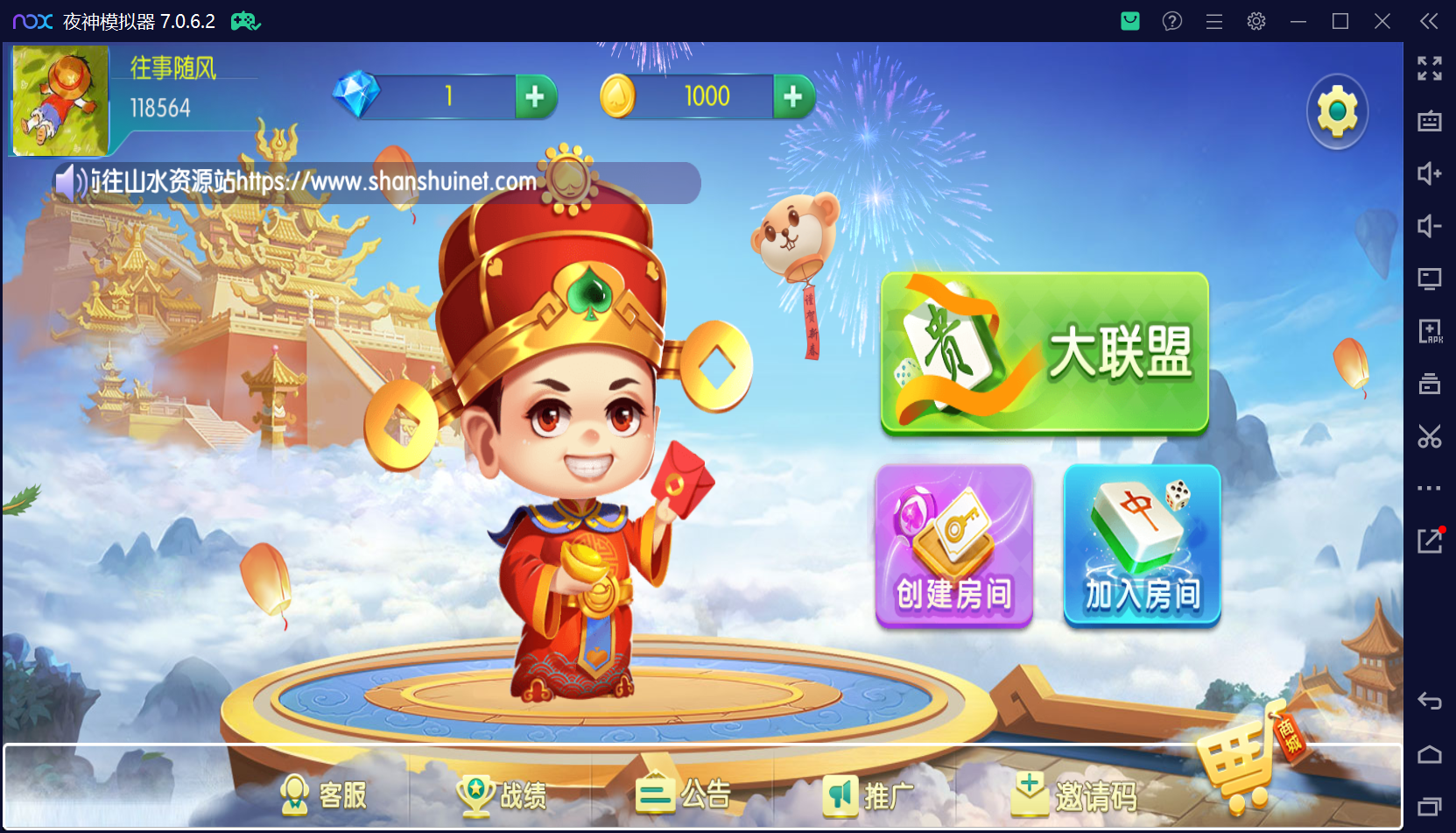1456x833 pixels.
Task: Open Nox help from the title bar
Action: pyautogui.click(x=1172, y=20)
